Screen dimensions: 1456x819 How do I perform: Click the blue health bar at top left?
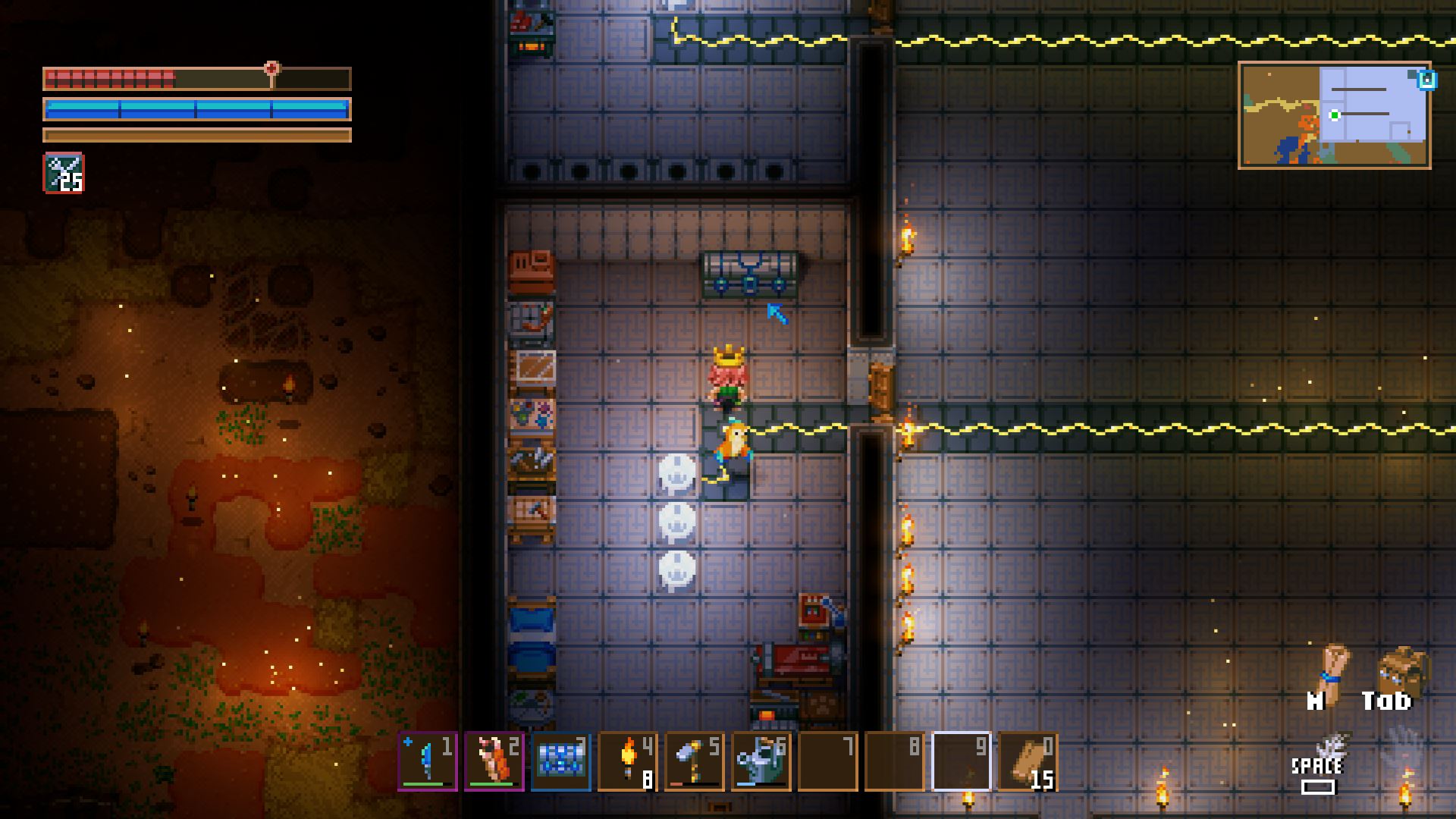click(196, 108)
